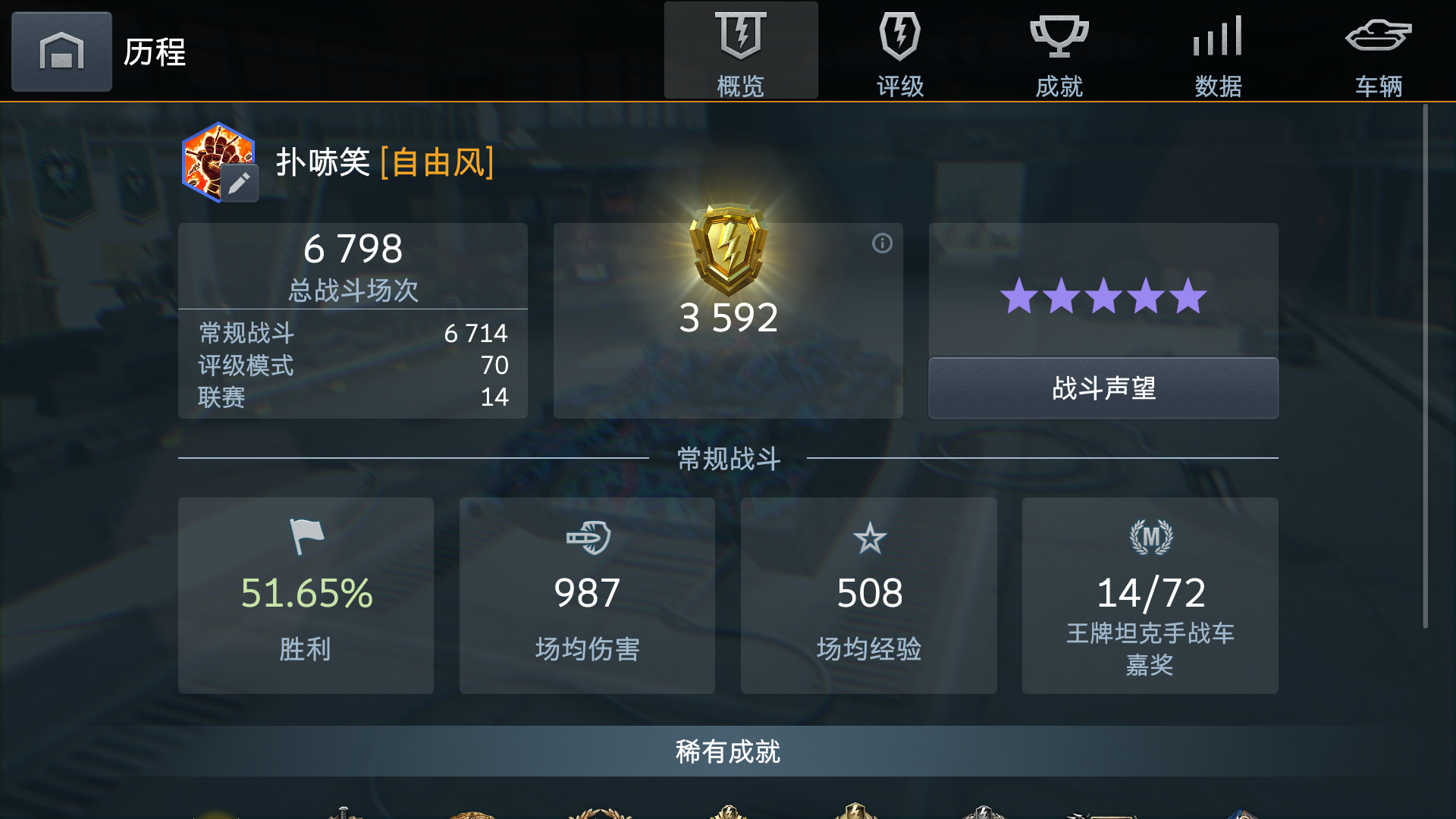The height and width of the screenshot is (819, 1456).
Task: Click the home garage icon
Action: (x=61, y=52)
